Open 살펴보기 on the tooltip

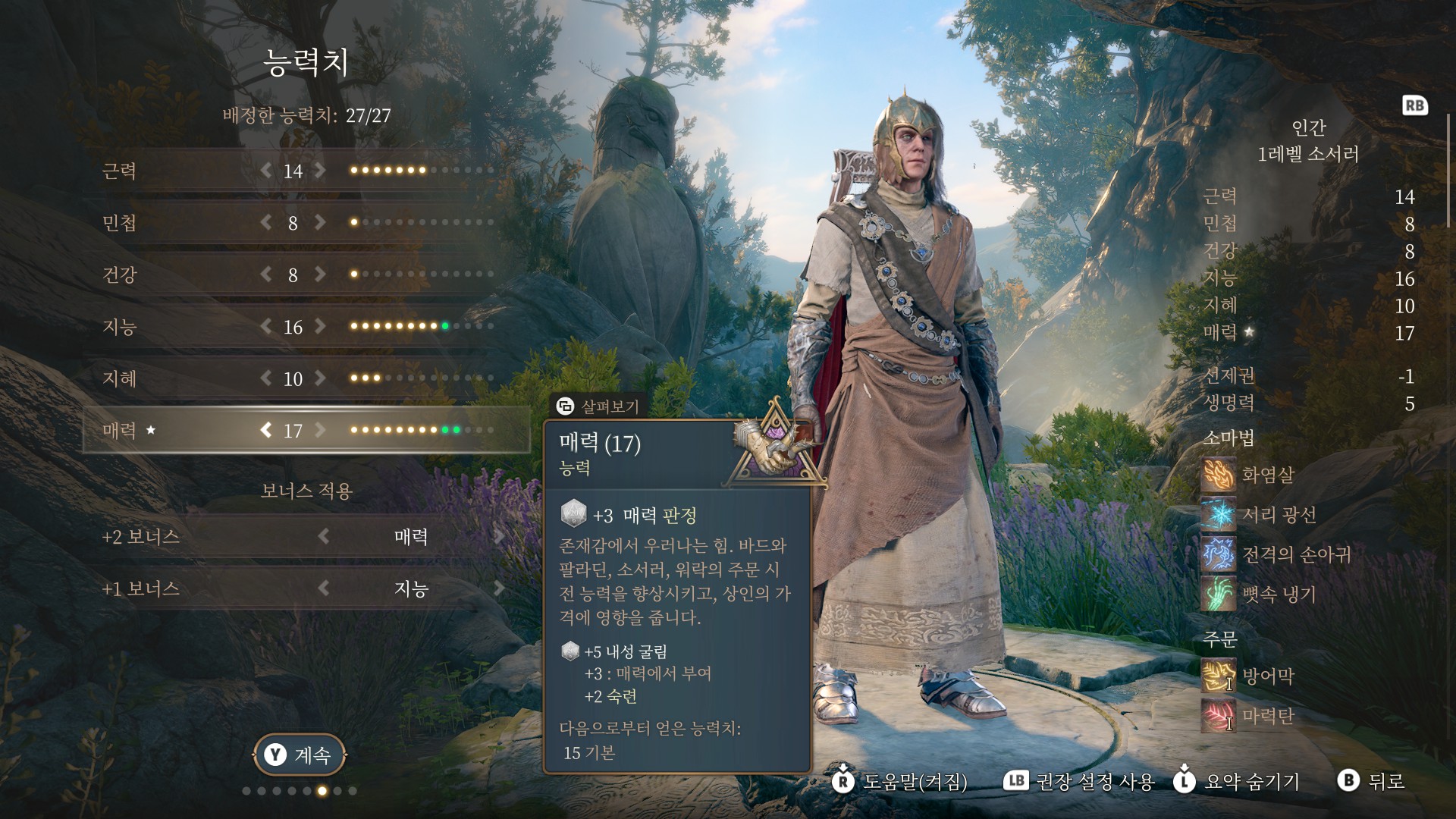[598, 406]
